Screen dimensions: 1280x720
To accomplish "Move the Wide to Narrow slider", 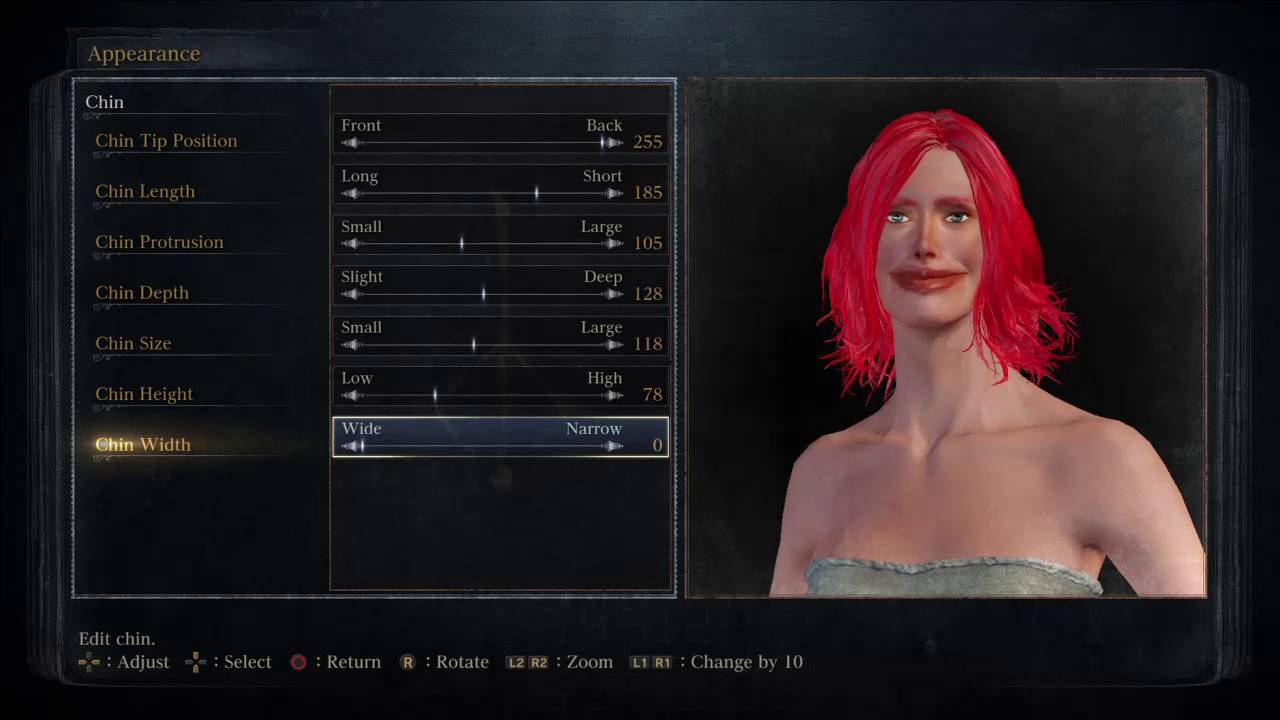I will pyautogui.click(x=482, y=446).
